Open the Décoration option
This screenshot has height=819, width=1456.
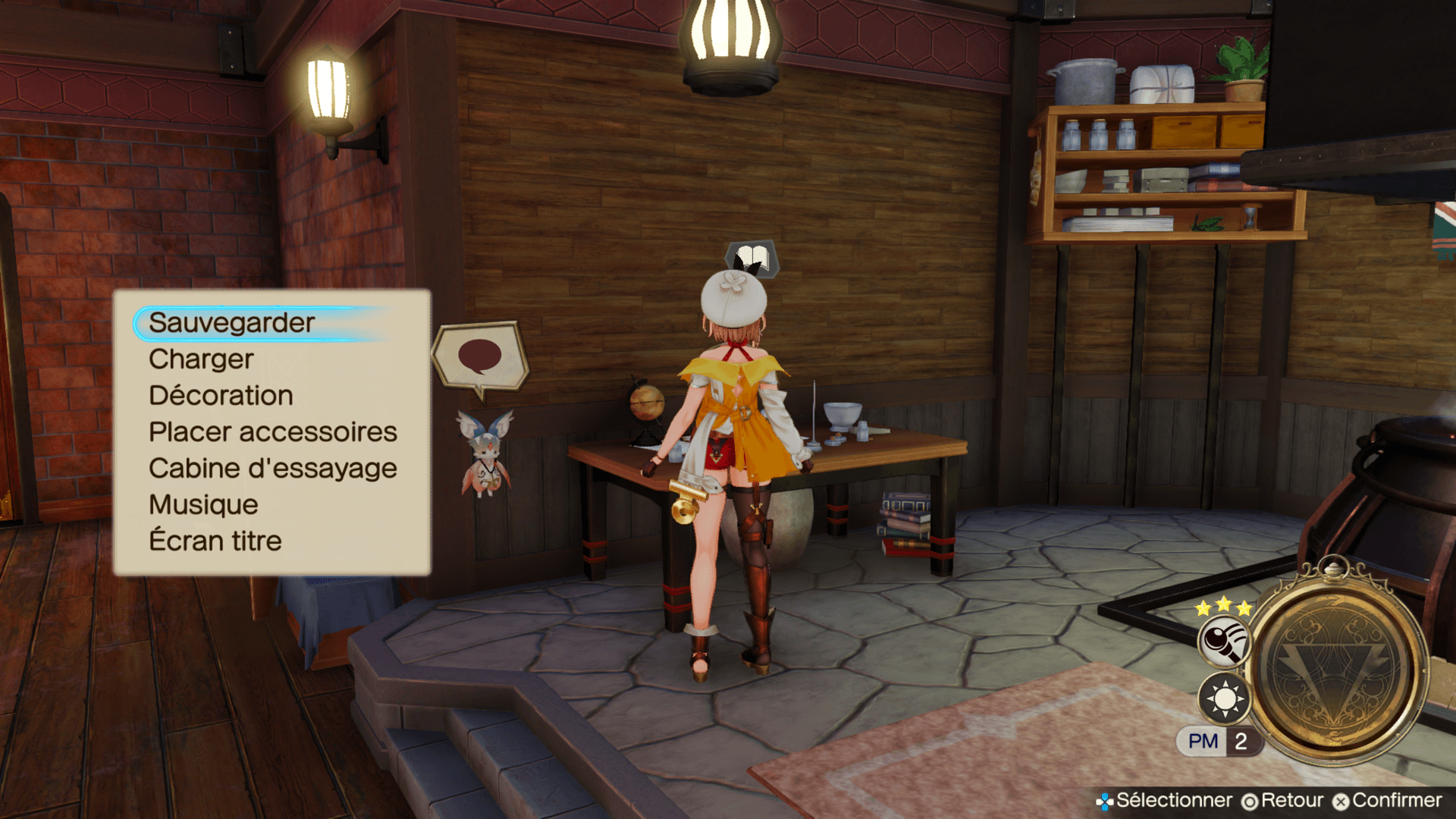coord(221,396)
